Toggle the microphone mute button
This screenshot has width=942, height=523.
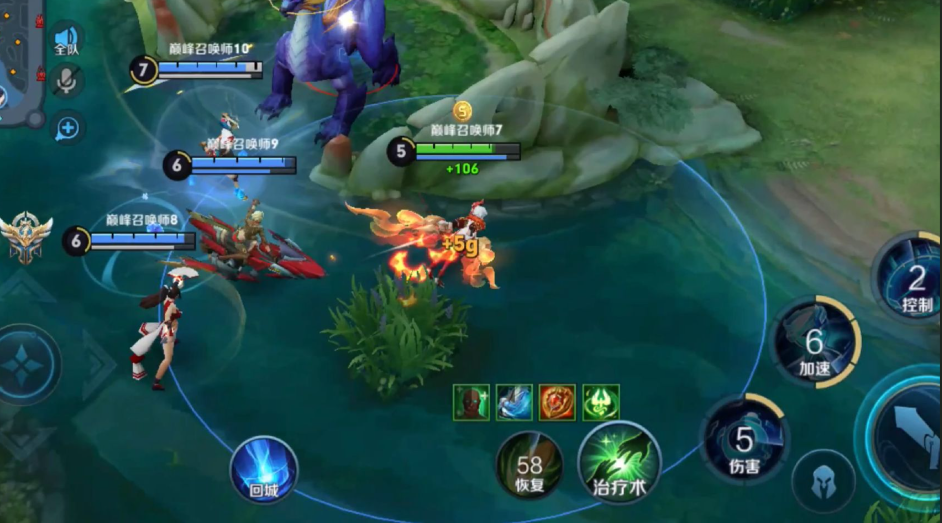(x=67, y=82)
